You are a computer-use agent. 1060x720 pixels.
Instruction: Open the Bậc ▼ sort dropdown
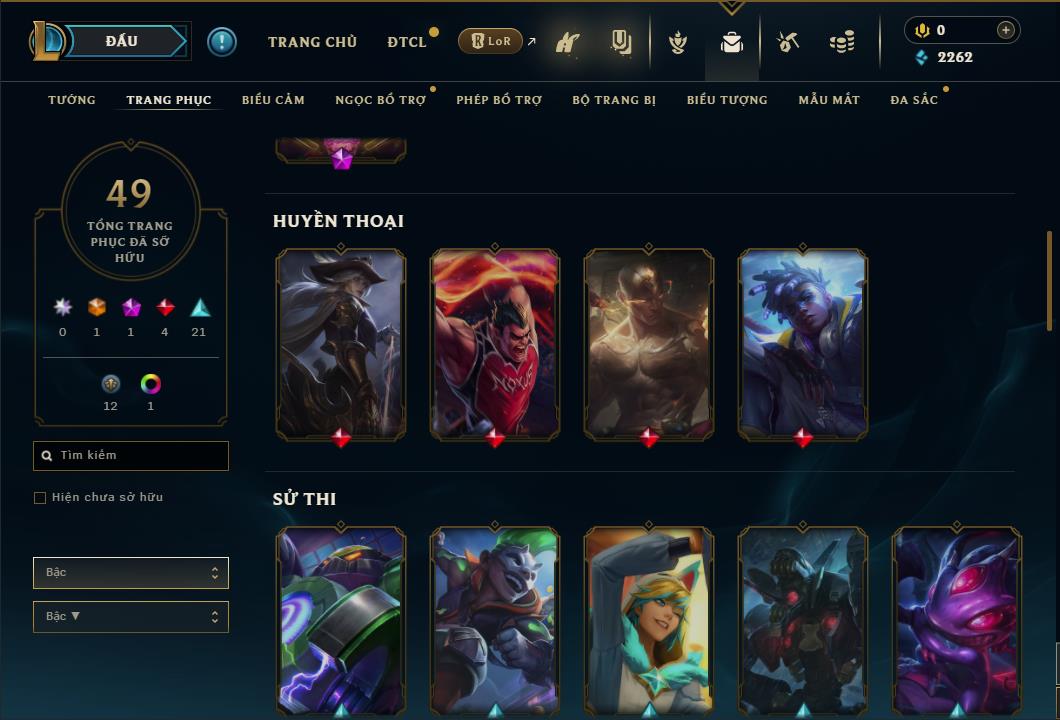point(131,617)
